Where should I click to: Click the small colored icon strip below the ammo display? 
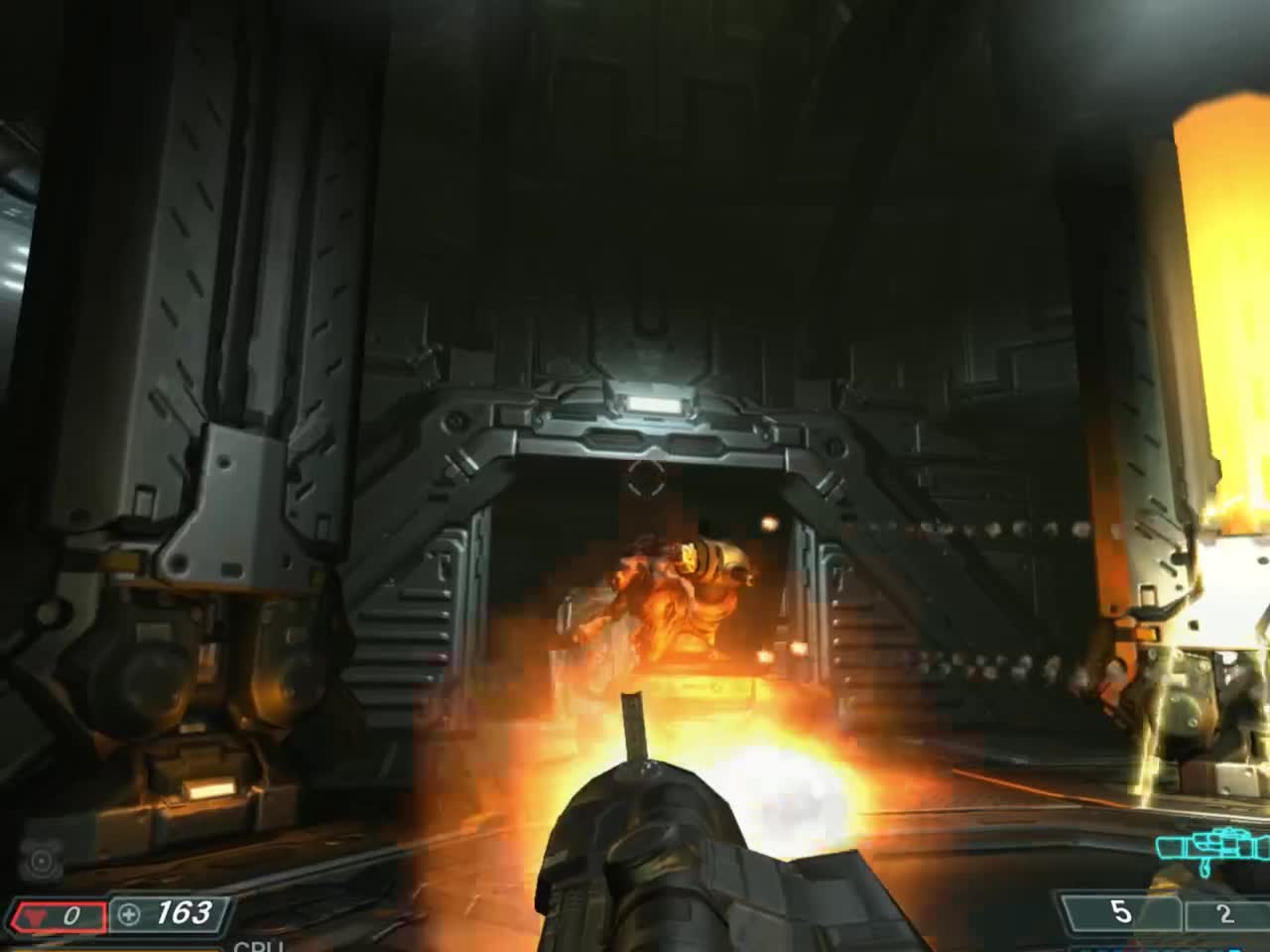(x=1161, y=948)
